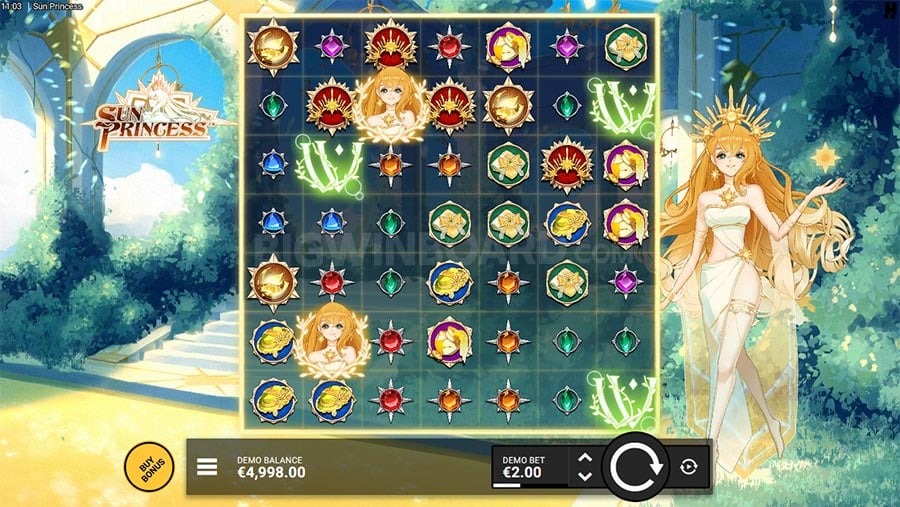
Task: Open the hamburger game menu
Action: (x=207, y=467)
